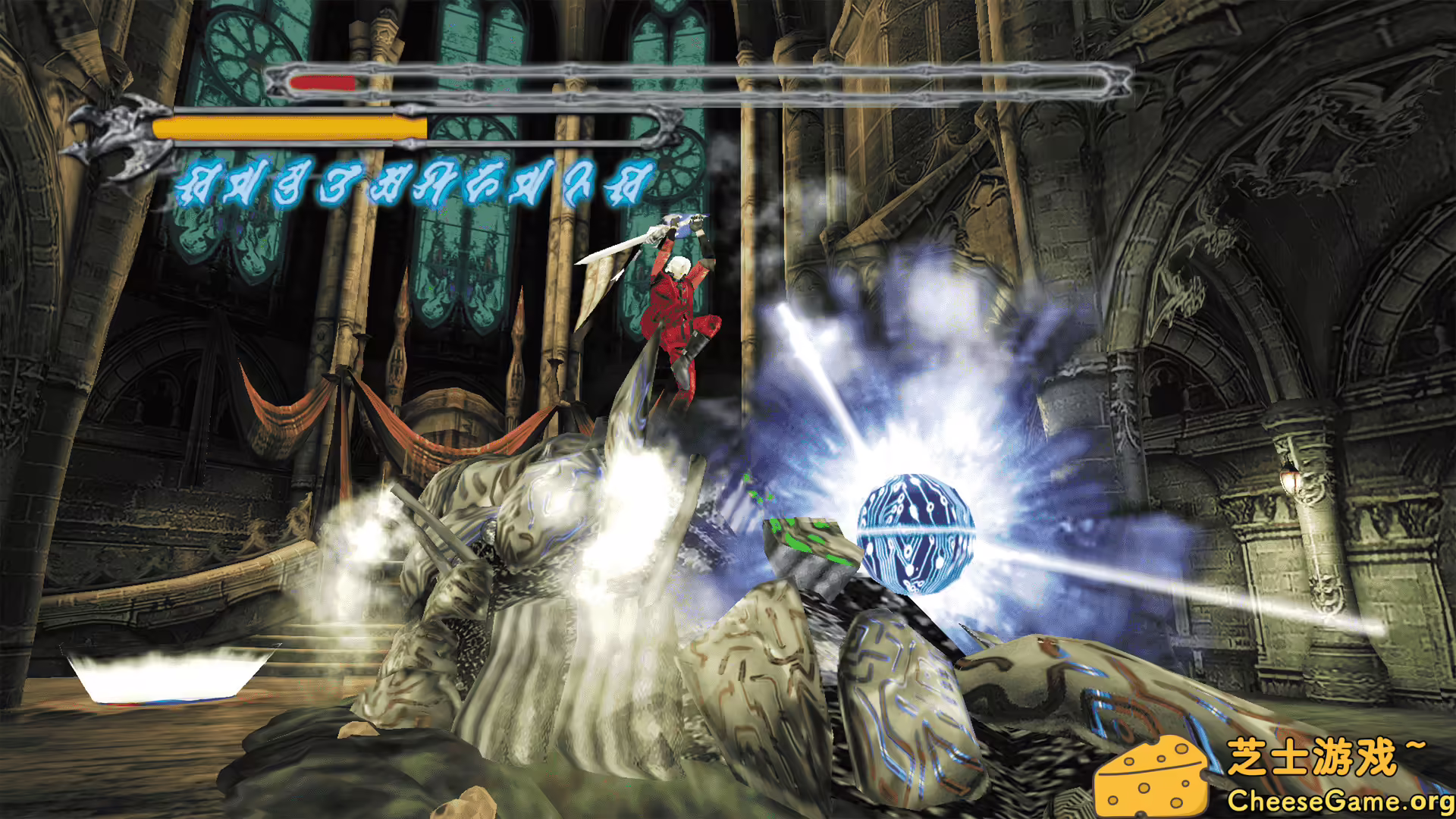Click the red segment of boss health bar

(x=322, y=81)
